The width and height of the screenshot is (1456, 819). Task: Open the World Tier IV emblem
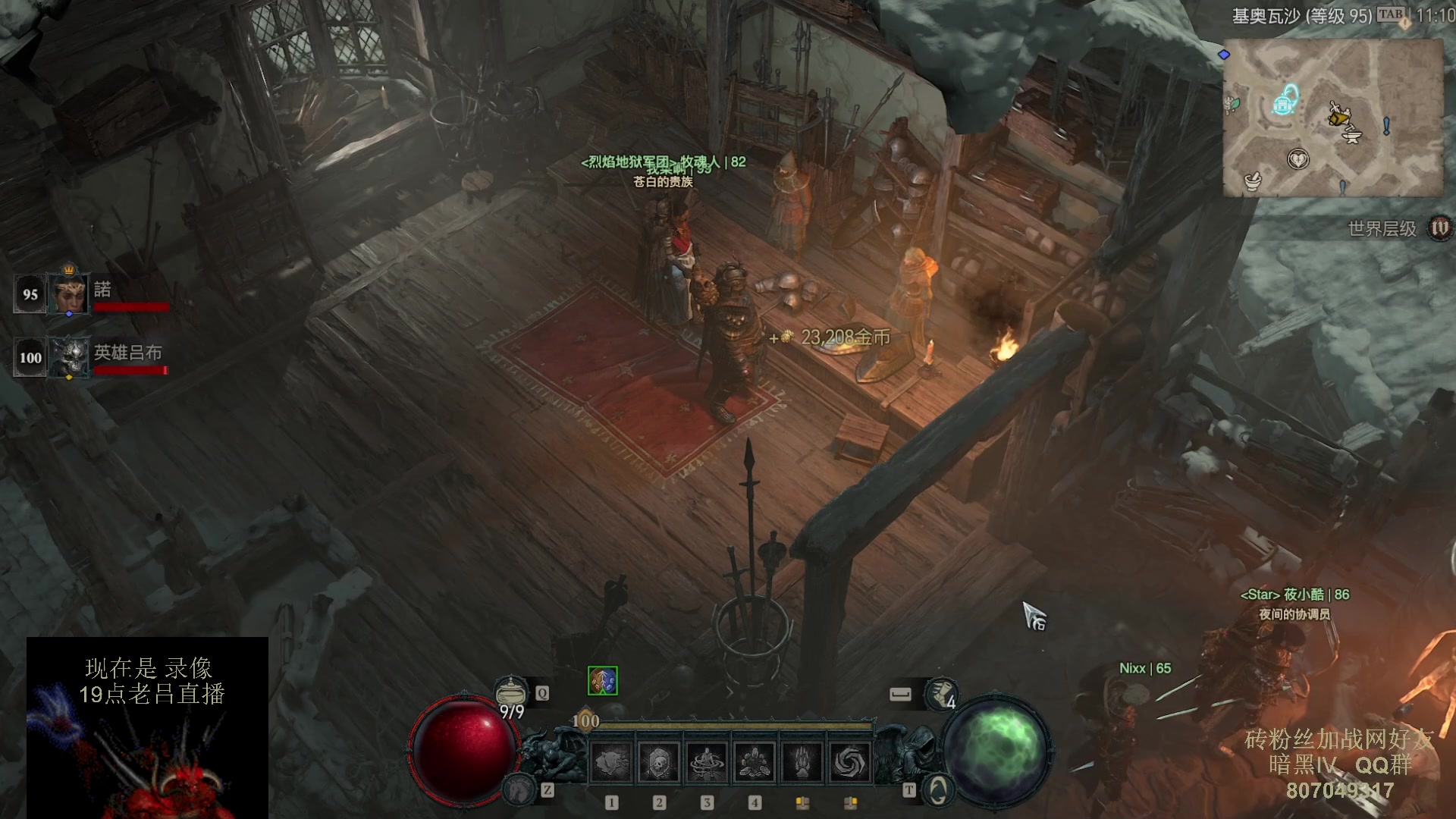pos(1439,227)
